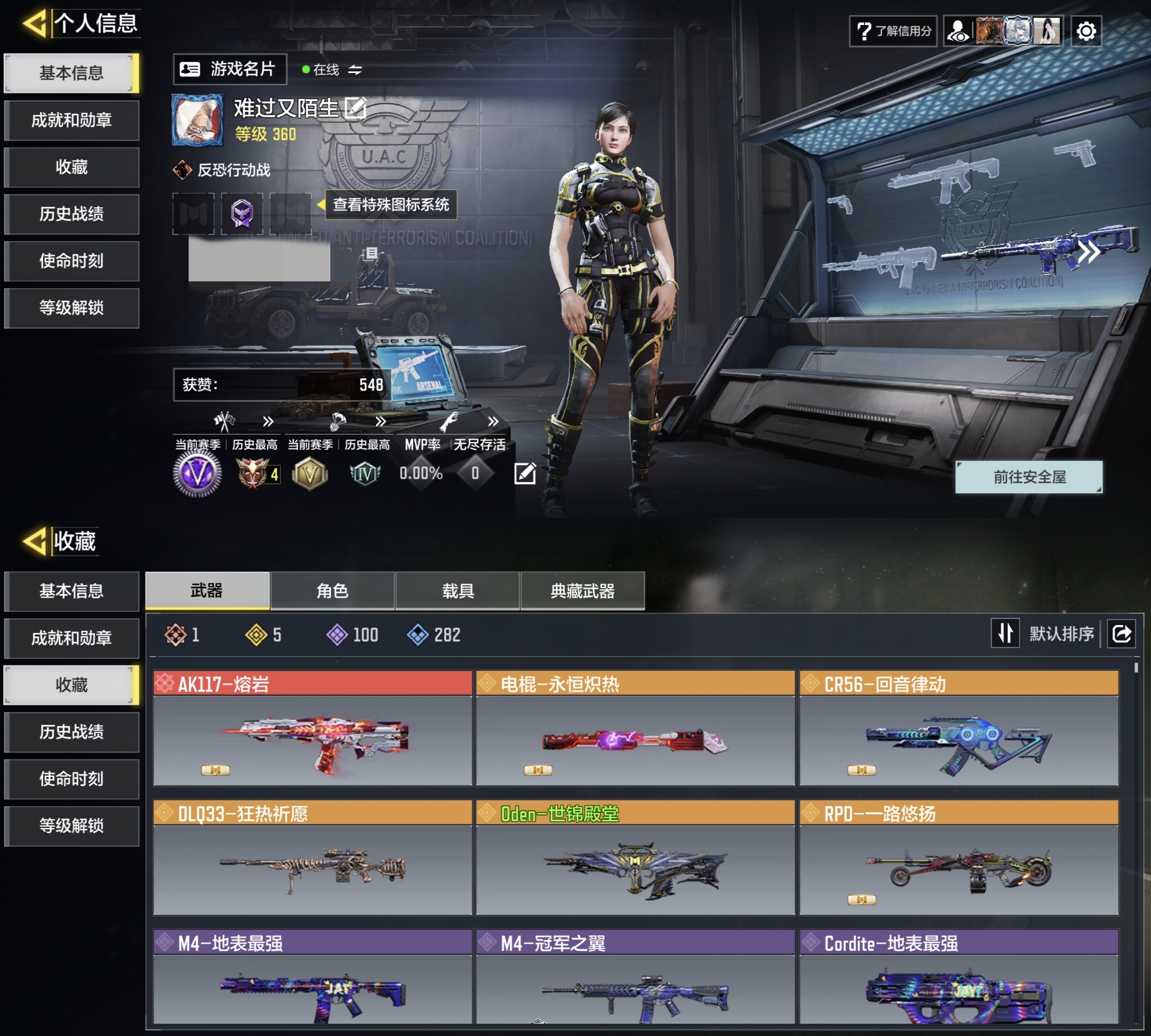Click the share/export icon beside 默认排序

click(1121, 633)
